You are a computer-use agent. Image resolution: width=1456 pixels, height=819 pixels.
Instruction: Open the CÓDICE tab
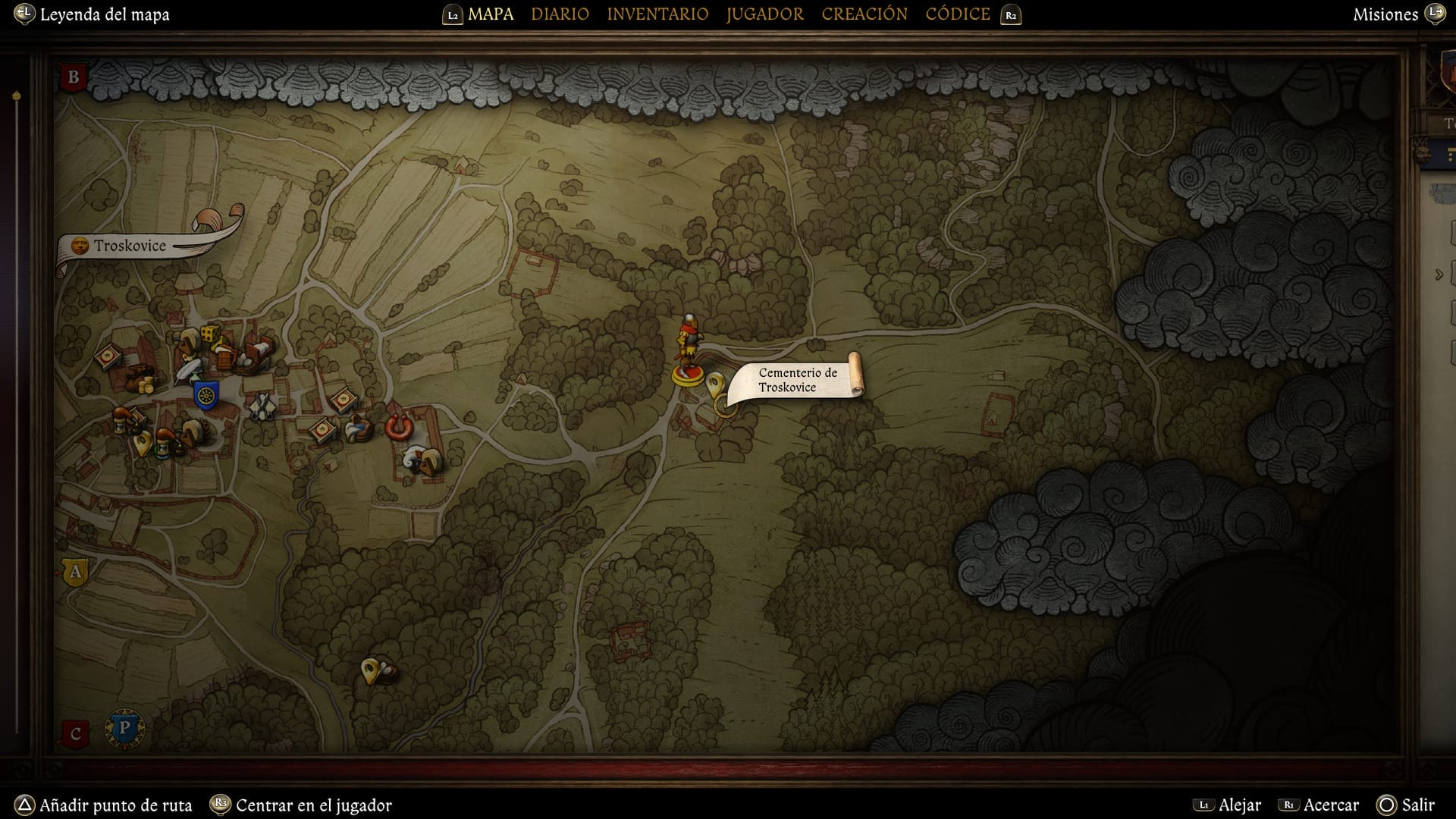pos(958,14)
